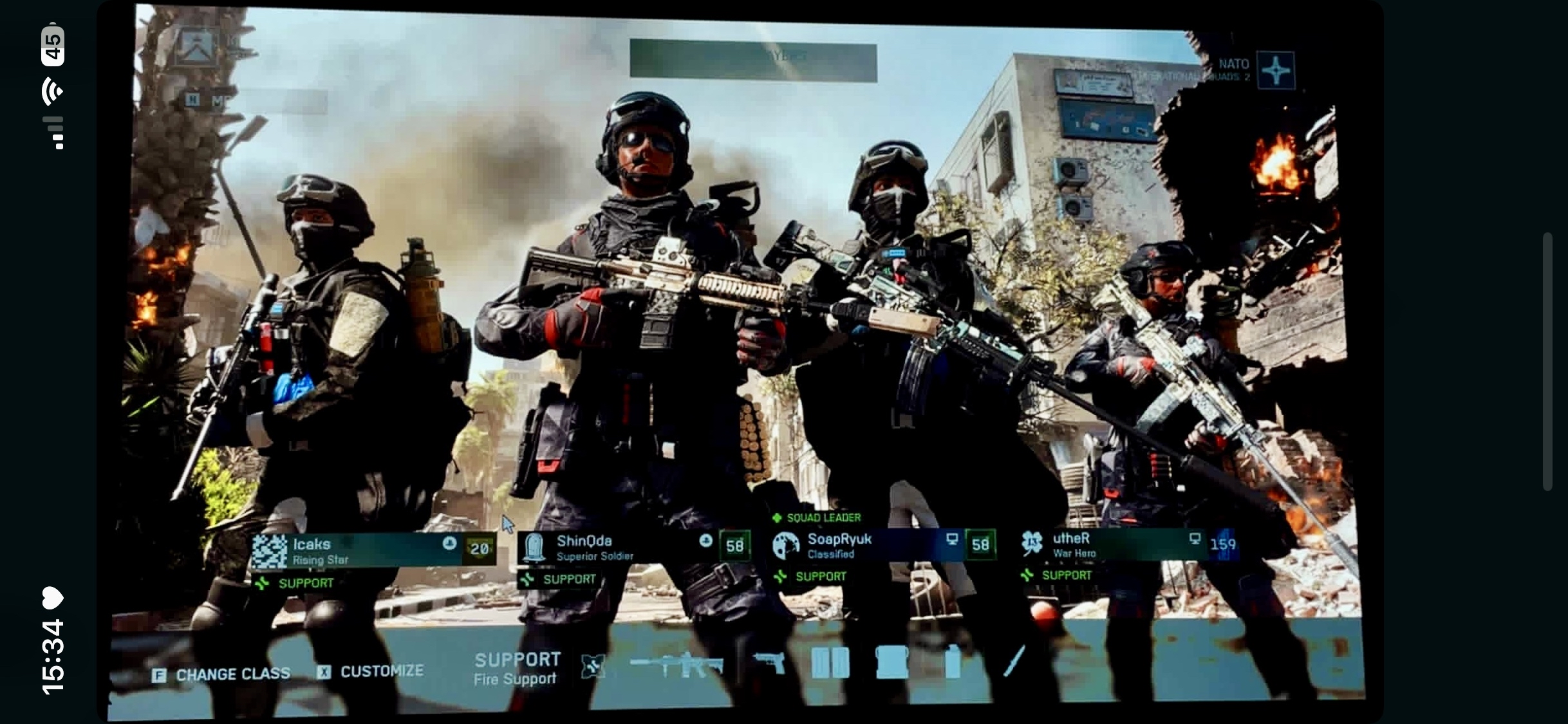Select the pistol sidearm loadout slot
Screen dimensions: 1568x724
pos(770,662)
